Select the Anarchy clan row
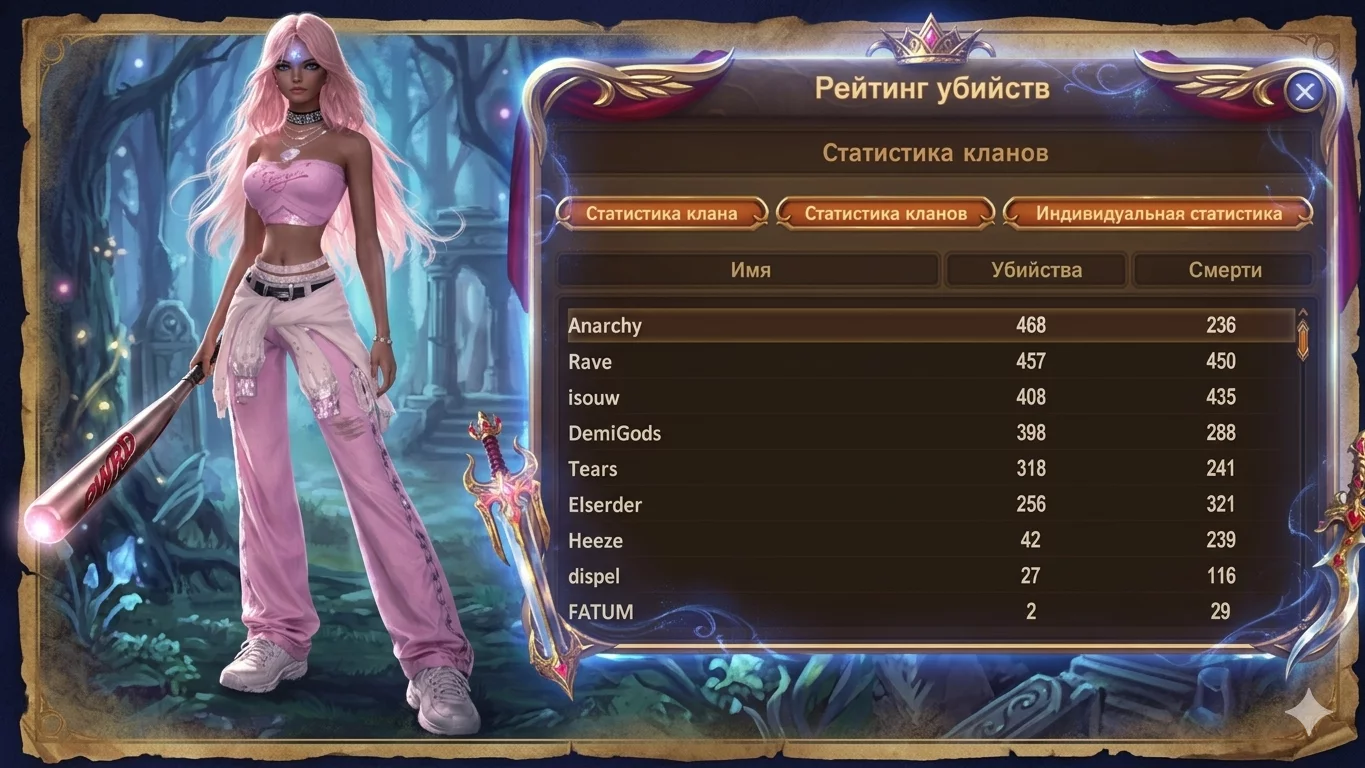Viewport: 1365px width, 768px height. tap(930, 325)
